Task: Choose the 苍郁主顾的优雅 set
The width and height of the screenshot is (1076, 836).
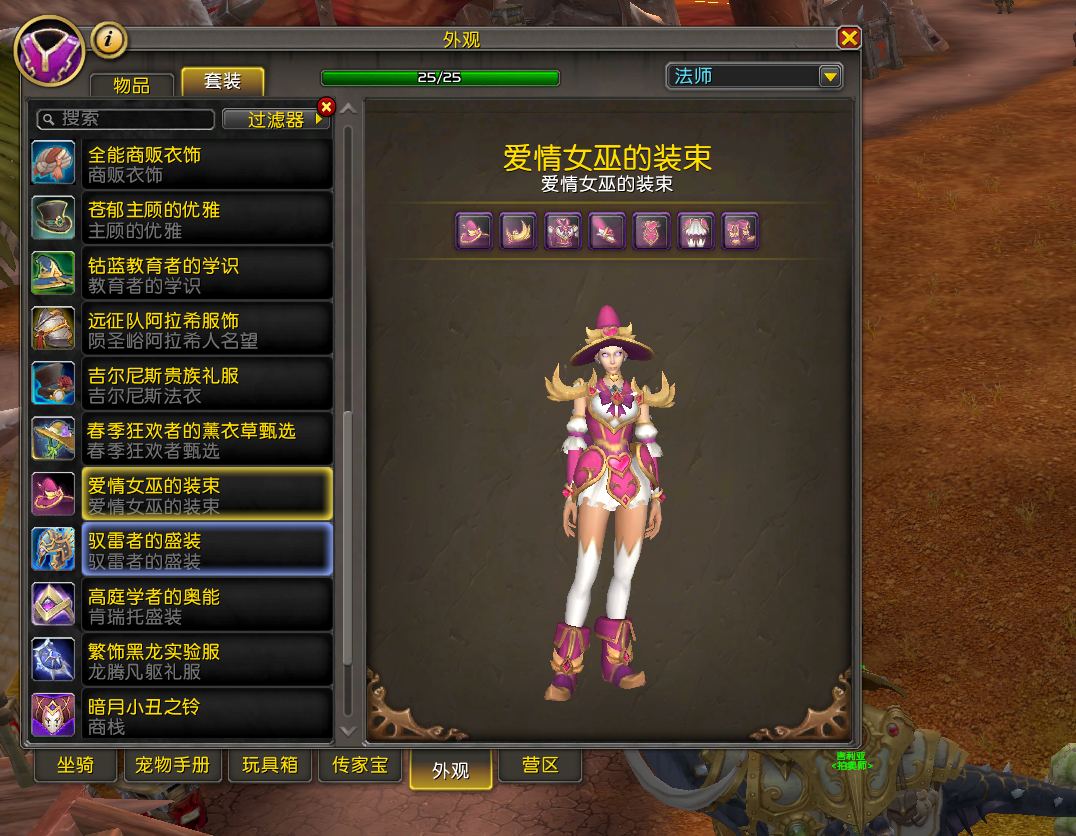Action: [x=181, y=219]
